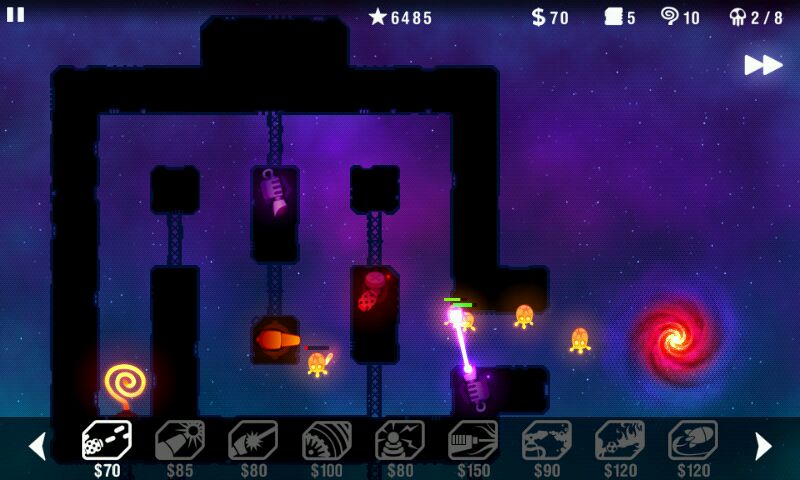
Task: Select the $150 tower icon
Action: point(473,440)
